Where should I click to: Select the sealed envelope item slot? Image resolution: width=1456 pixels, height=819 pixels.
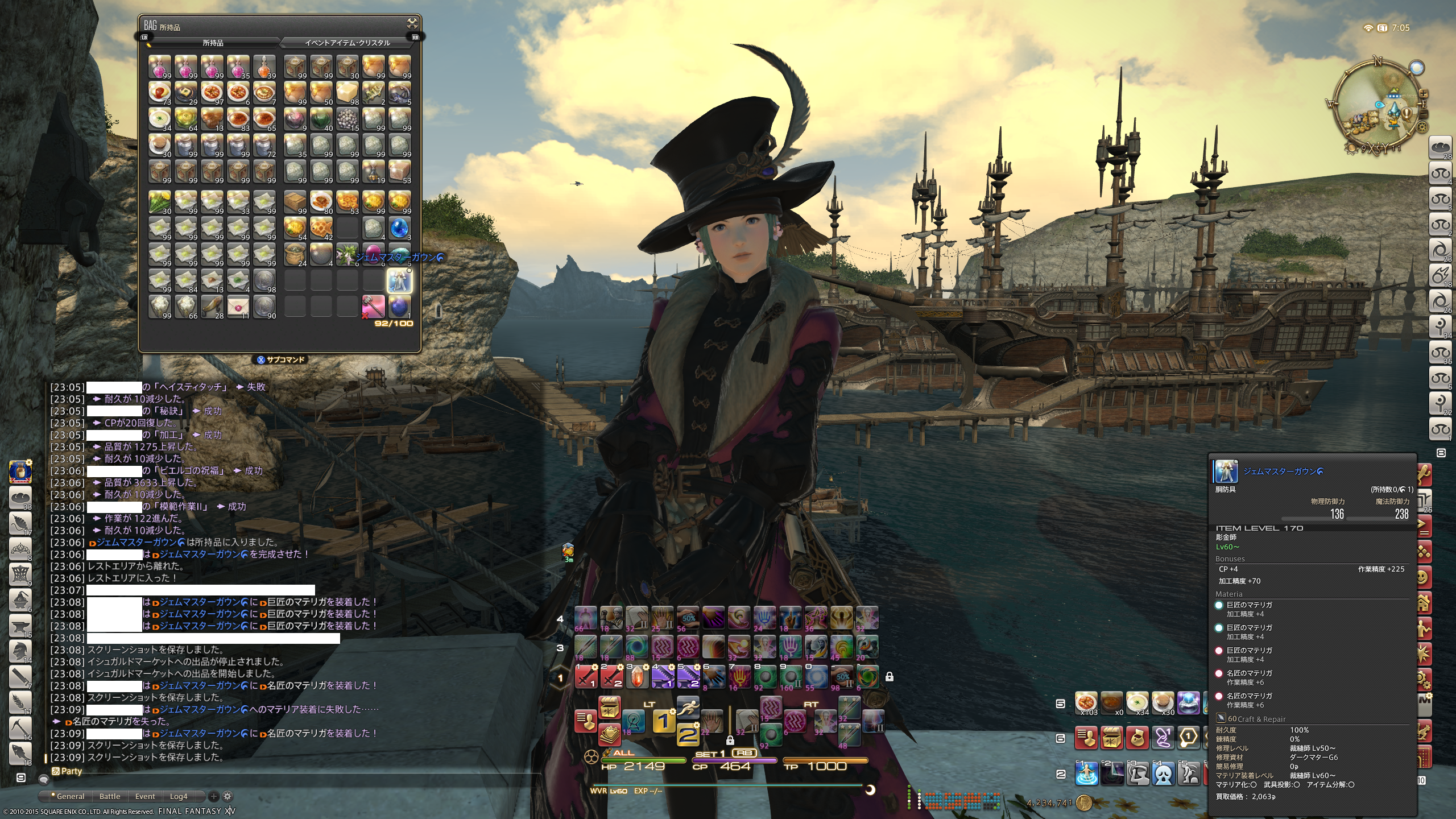pyautogui.click(x=238, y=306)
